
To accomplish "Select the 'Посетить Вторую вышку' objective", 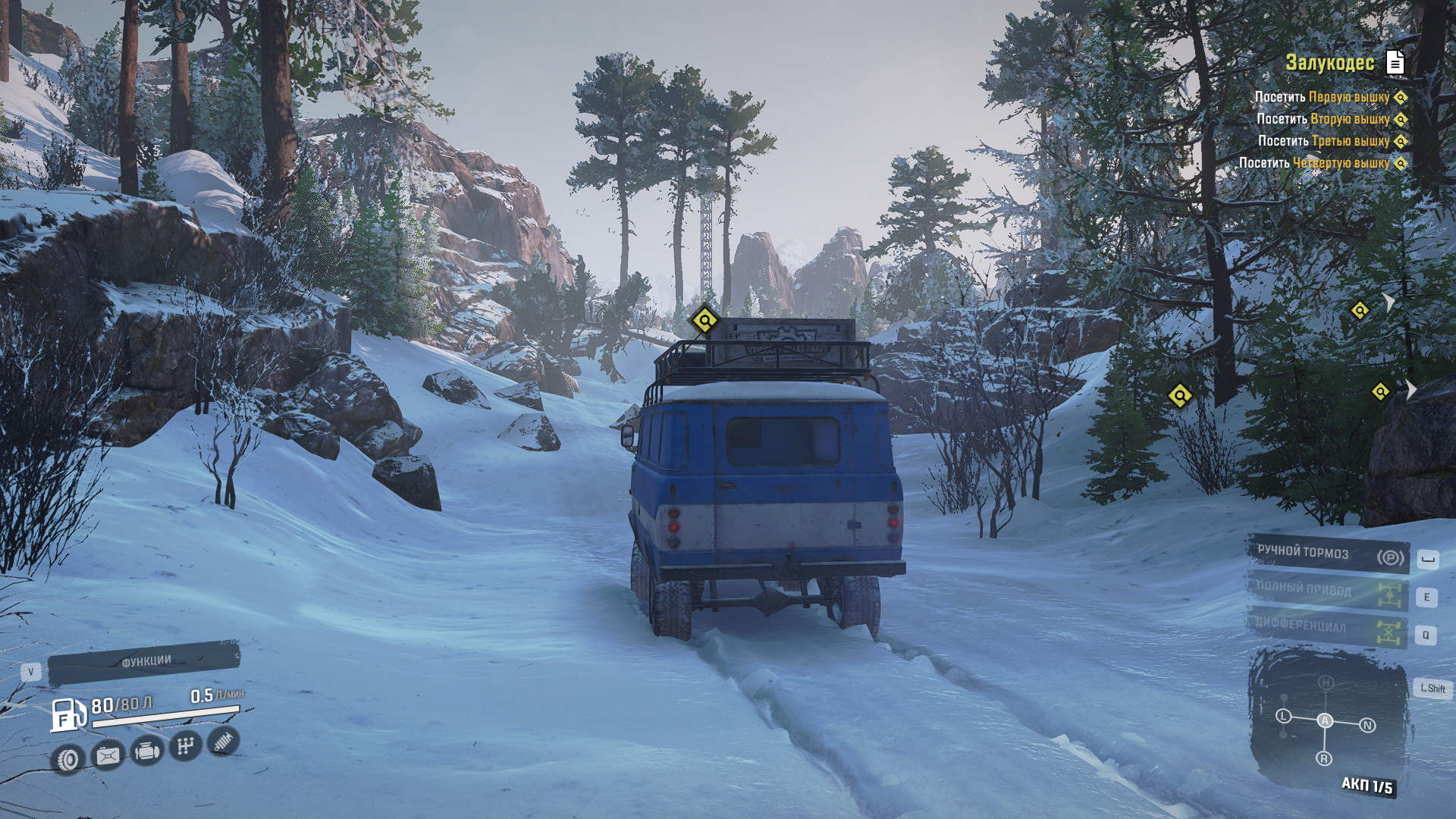I will pos(1323,119).
